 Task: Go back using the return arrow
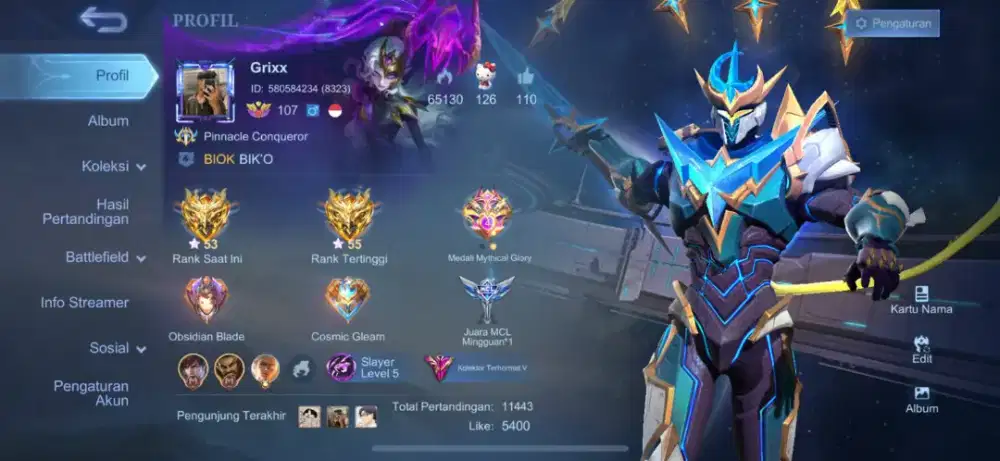click(x=102, y=19)
